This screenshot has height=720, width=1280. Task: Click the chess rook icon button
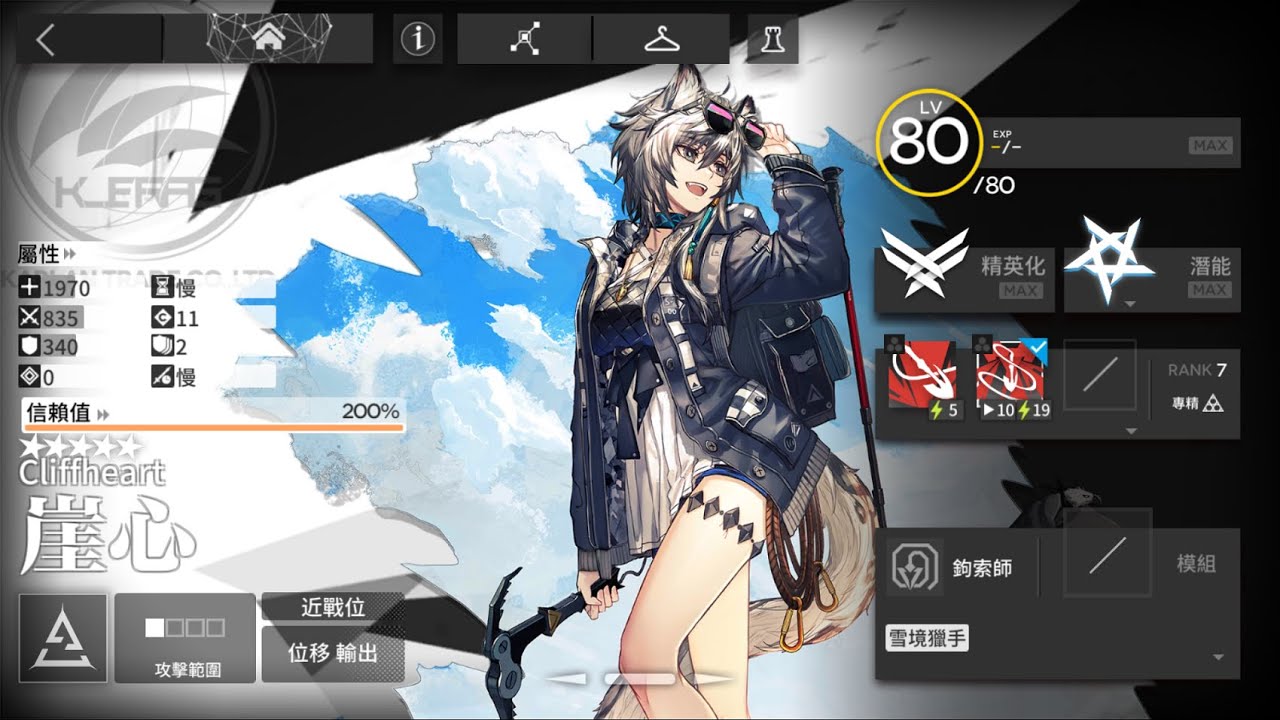pos(773,40)
